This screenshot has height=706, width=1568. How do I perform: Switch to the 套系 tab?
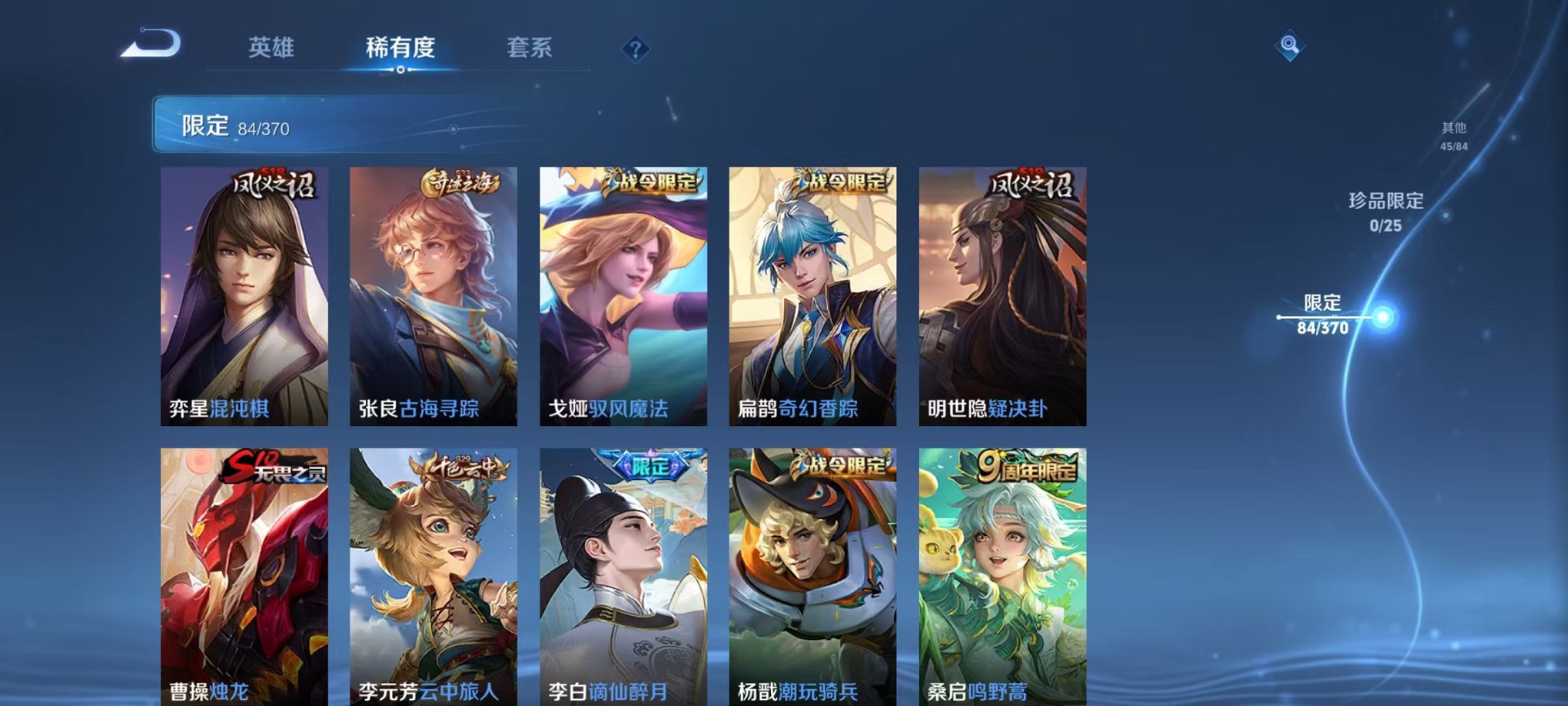click(530, 48)
